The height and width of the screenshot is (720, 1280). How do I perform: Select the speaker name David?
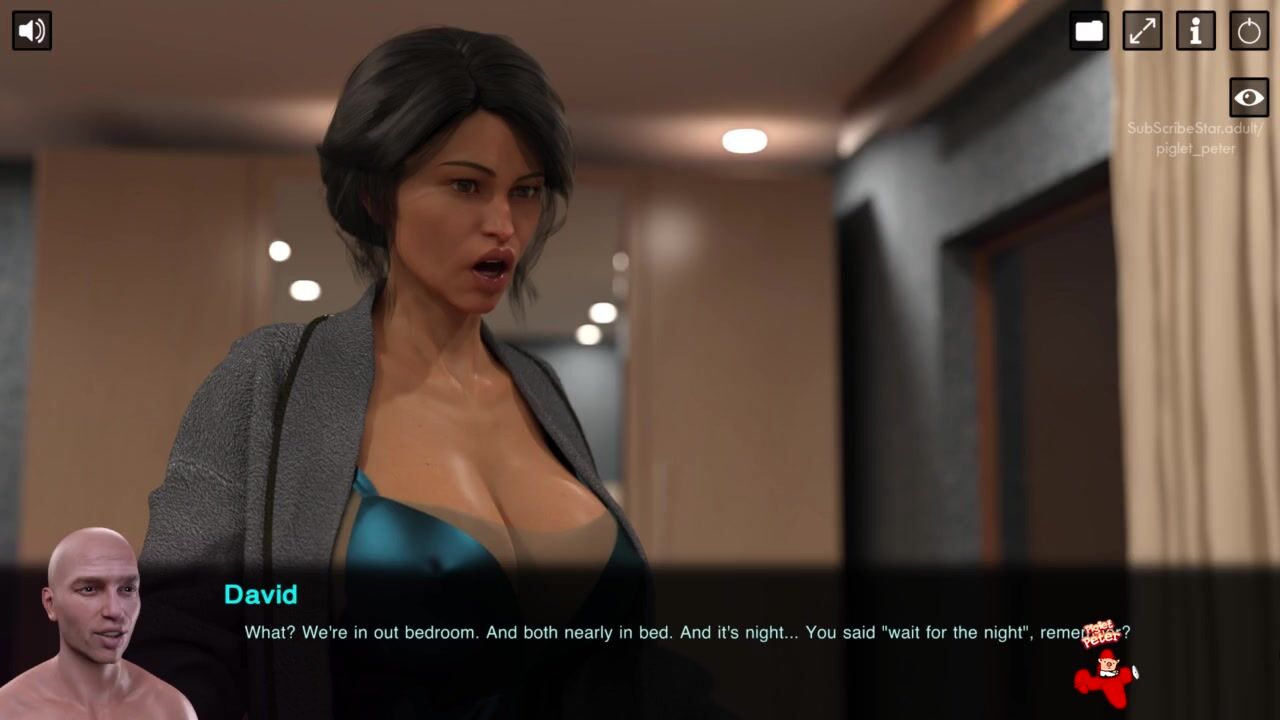(261, 595)
